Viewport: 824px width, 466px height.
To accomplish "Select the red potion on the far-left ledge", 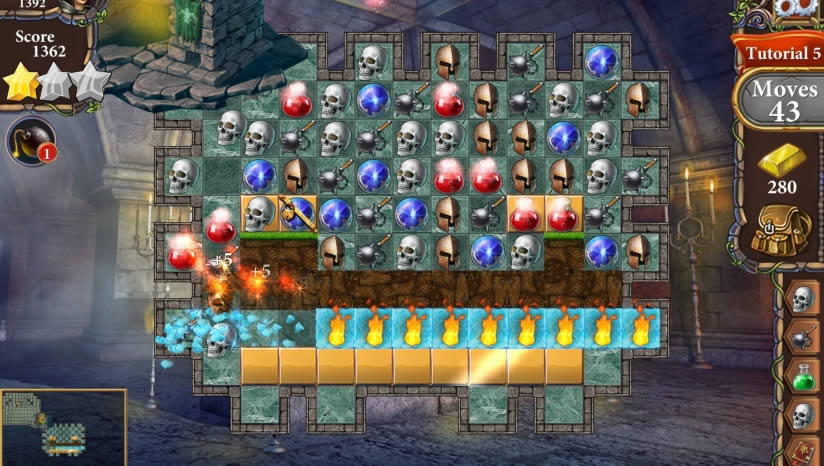I will (x=184, y=252).
